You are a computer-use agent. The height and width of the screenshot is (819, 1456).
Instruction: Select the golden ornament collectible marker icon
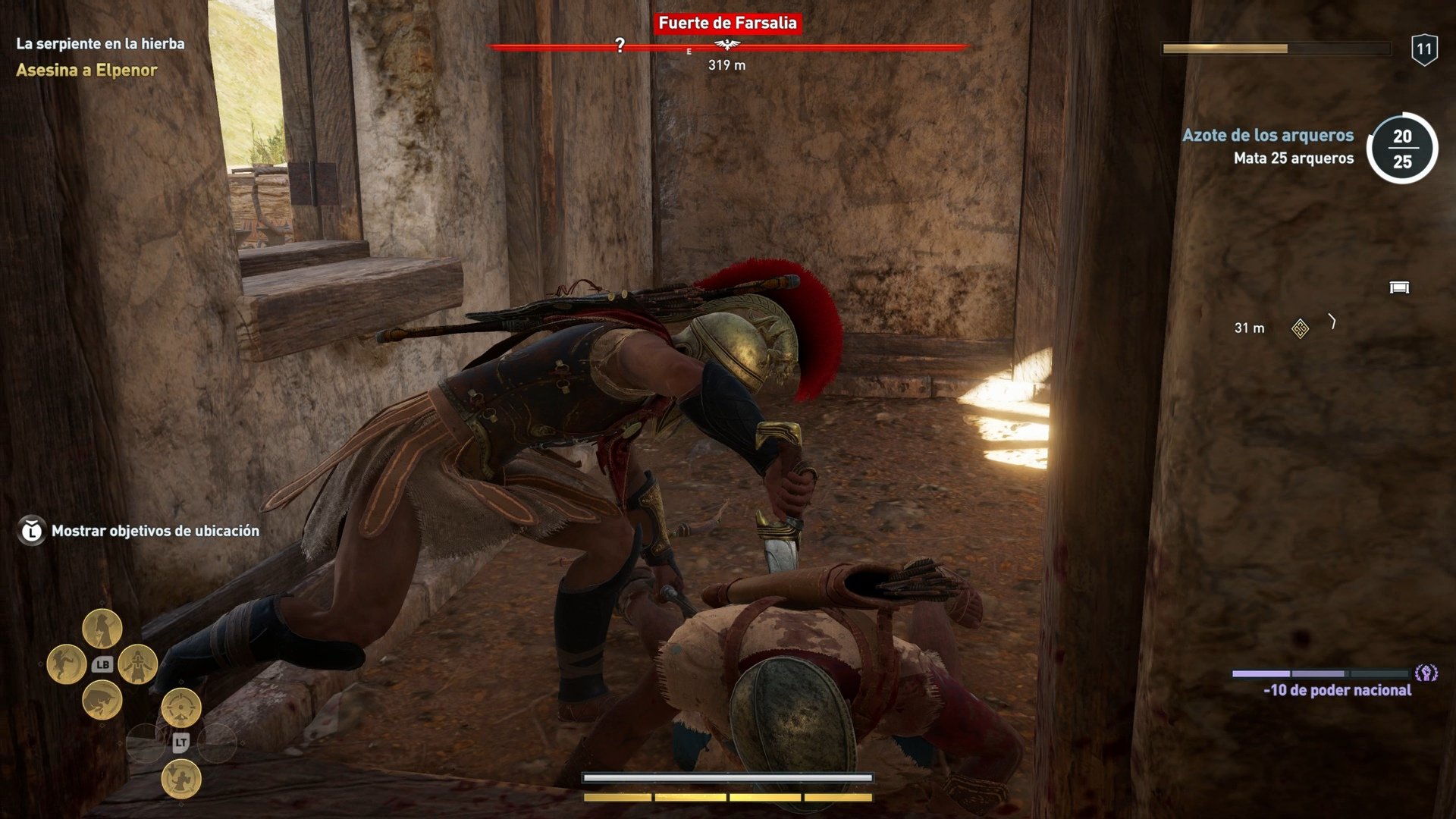[1300, 328]
